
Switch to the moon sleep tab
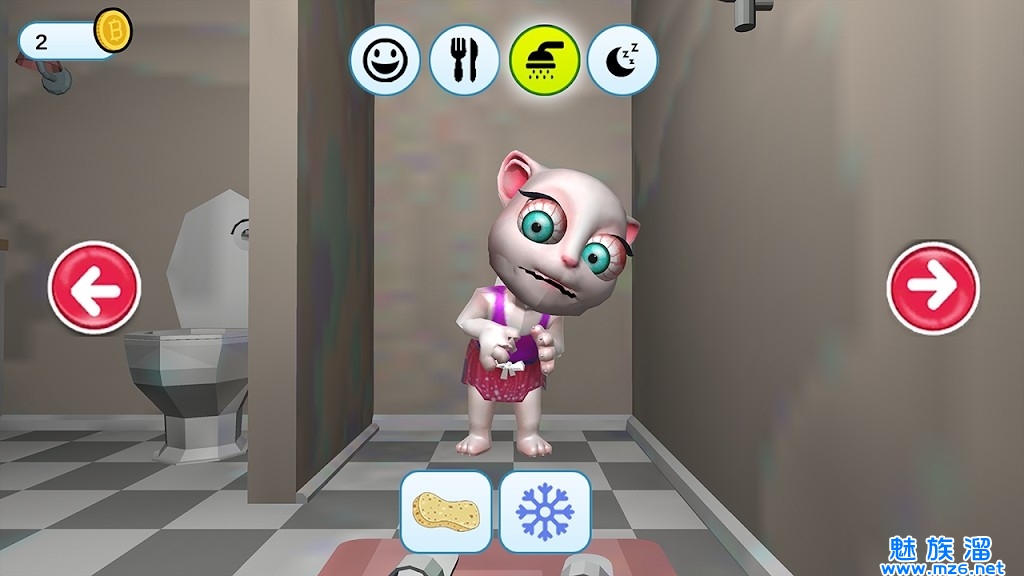tap(622, 61)
